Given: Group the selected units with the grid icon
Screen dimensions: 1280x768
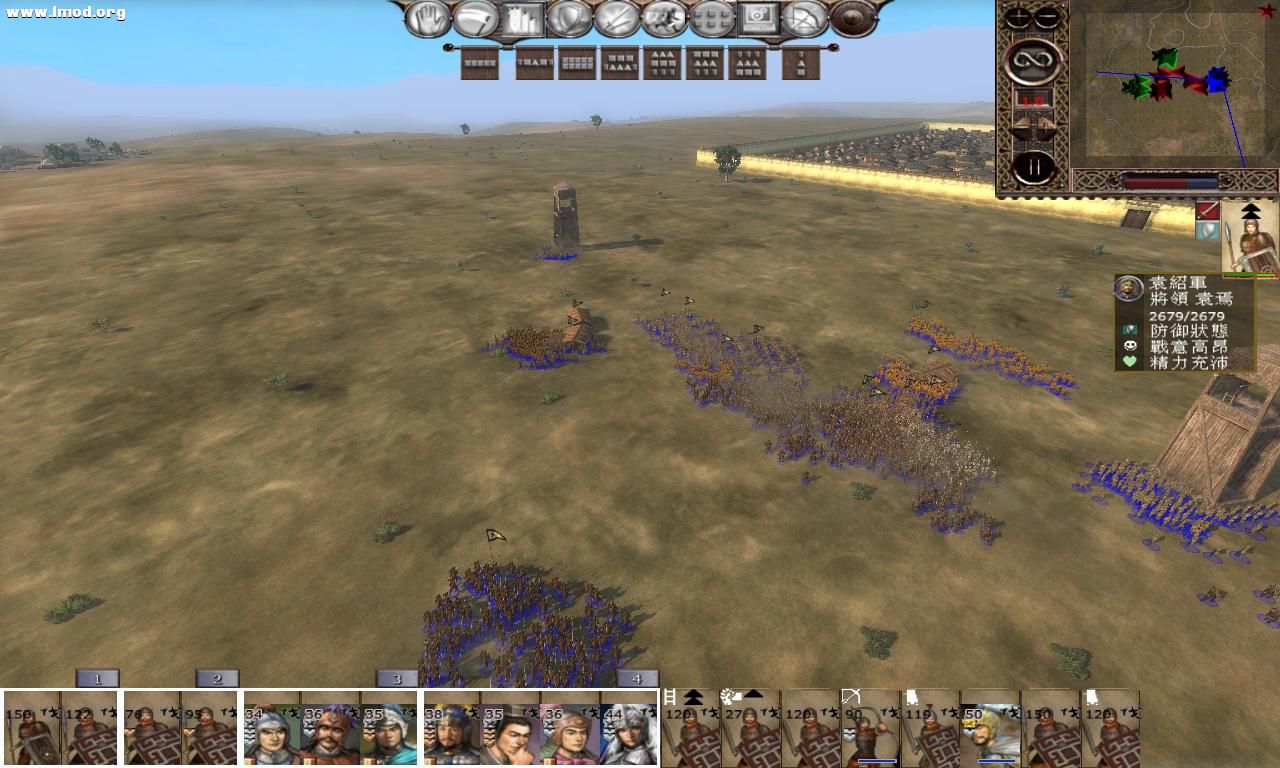Looking at the screenshot, I should 710,20.
